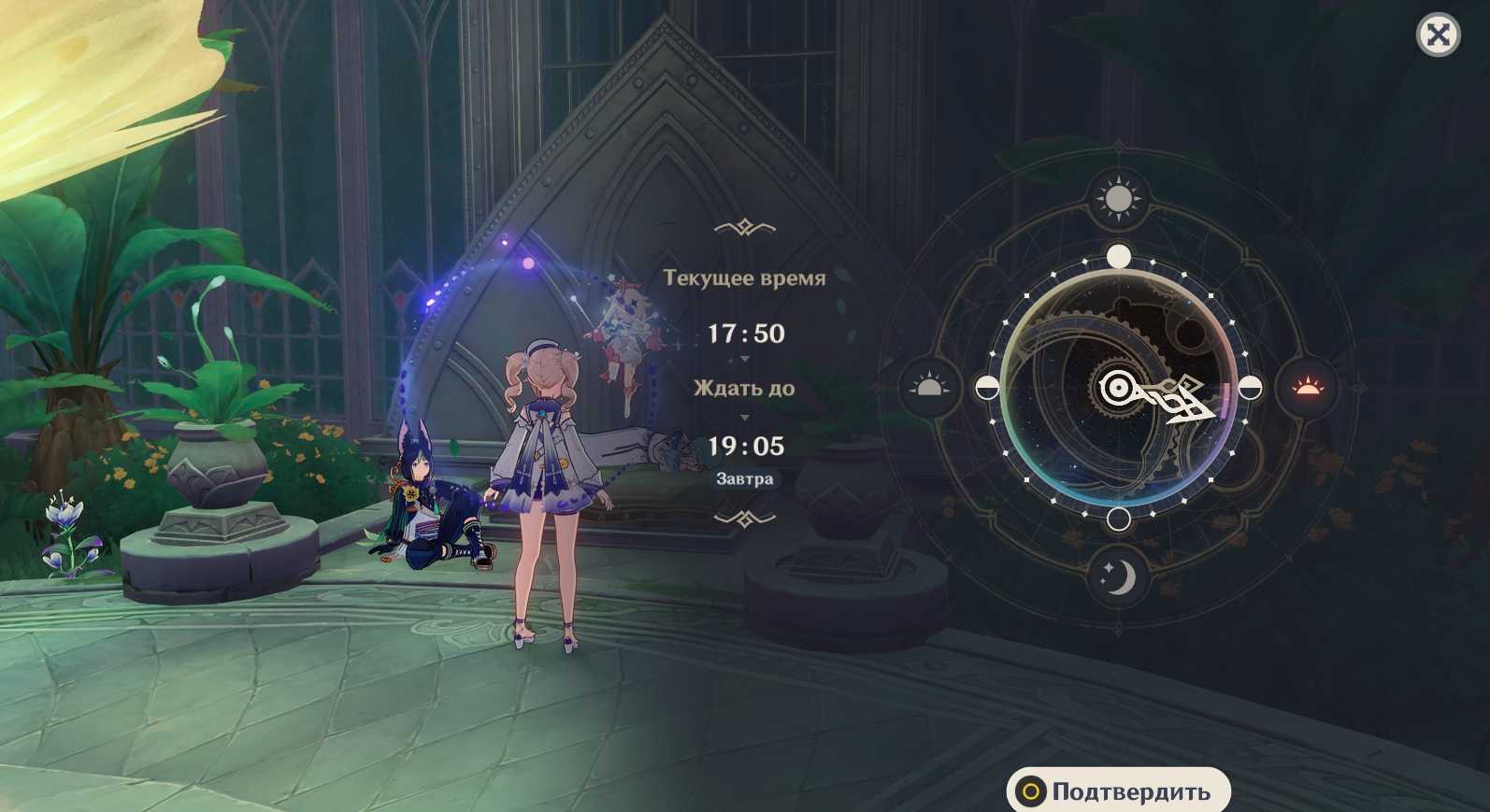The height and width of the screenshot is (812, 1490).
Task: Choose the sunrise icon on the clock dial
Action: pos(927,387)
